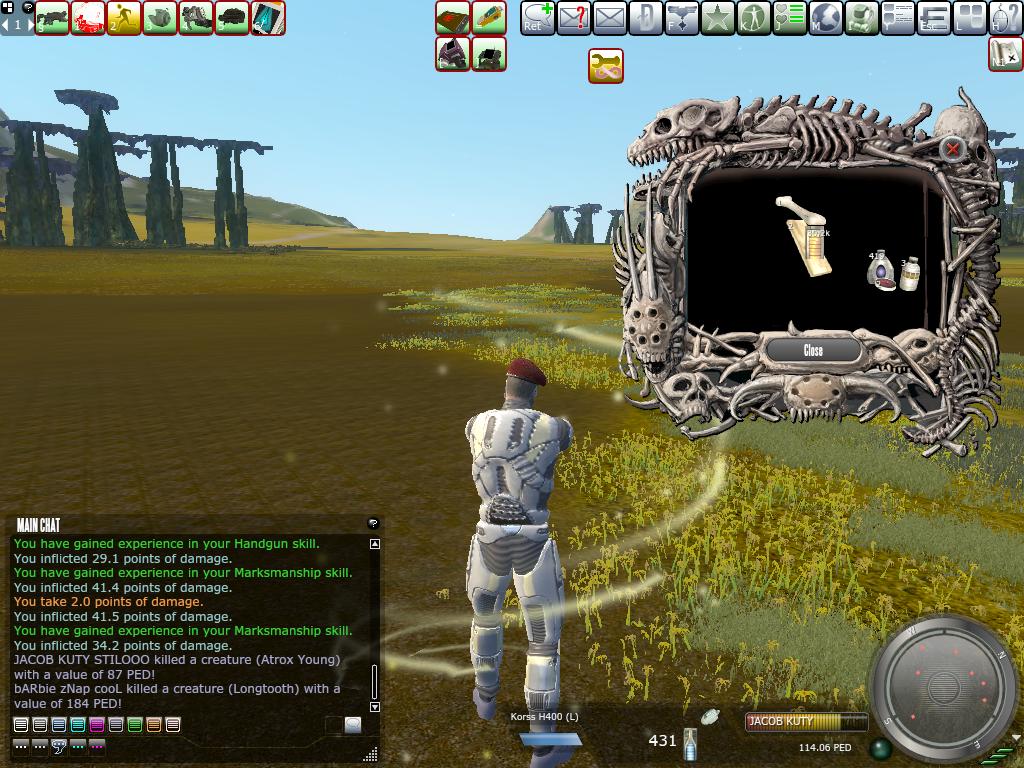Open the plain envelope messages icon
Viewport: 1024px width, 768px height.
(609, 18)
